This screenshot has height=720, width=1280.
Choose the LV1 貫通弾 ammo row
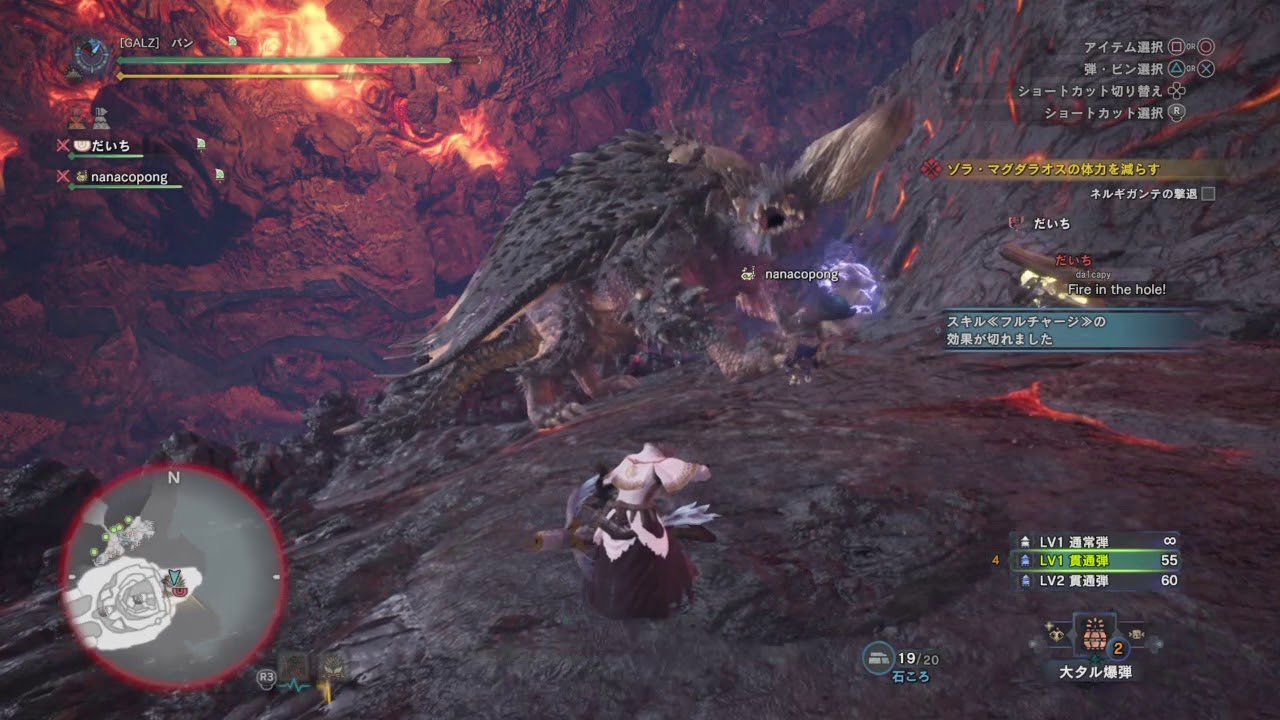click(1095, 561)
